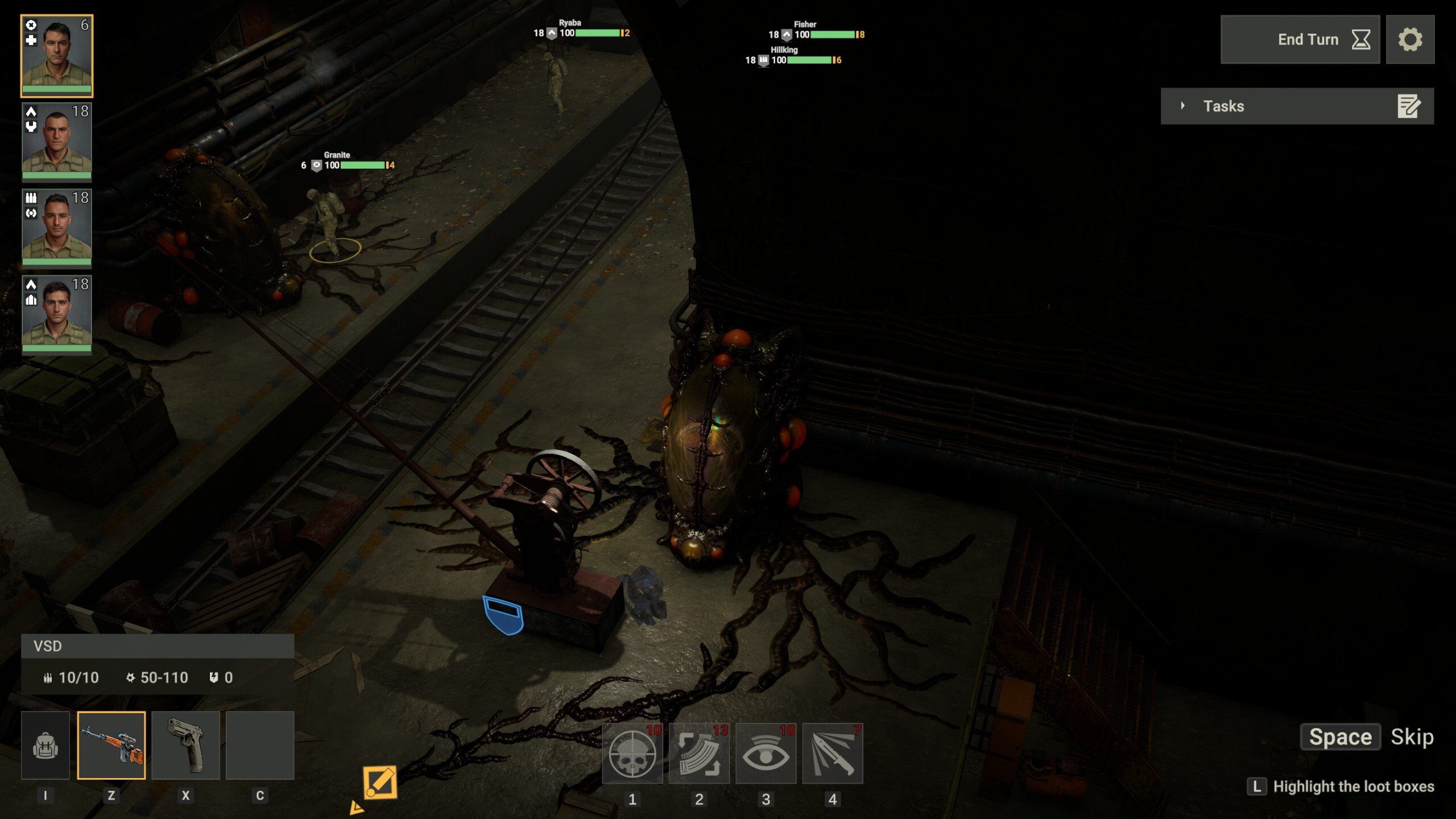Open the task notes icon

point(1409,106)
